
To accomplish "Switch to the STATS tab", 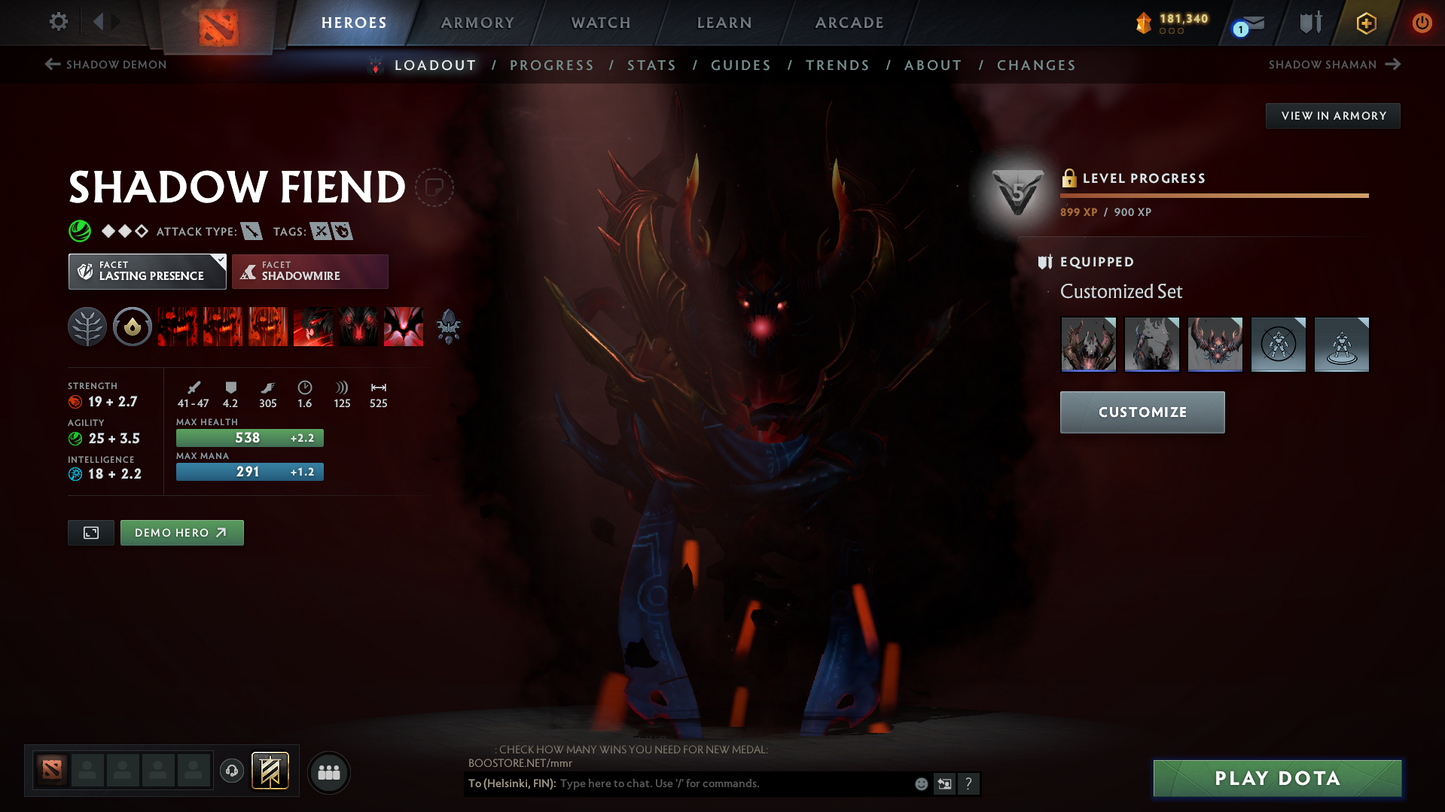I will point(652,64).
